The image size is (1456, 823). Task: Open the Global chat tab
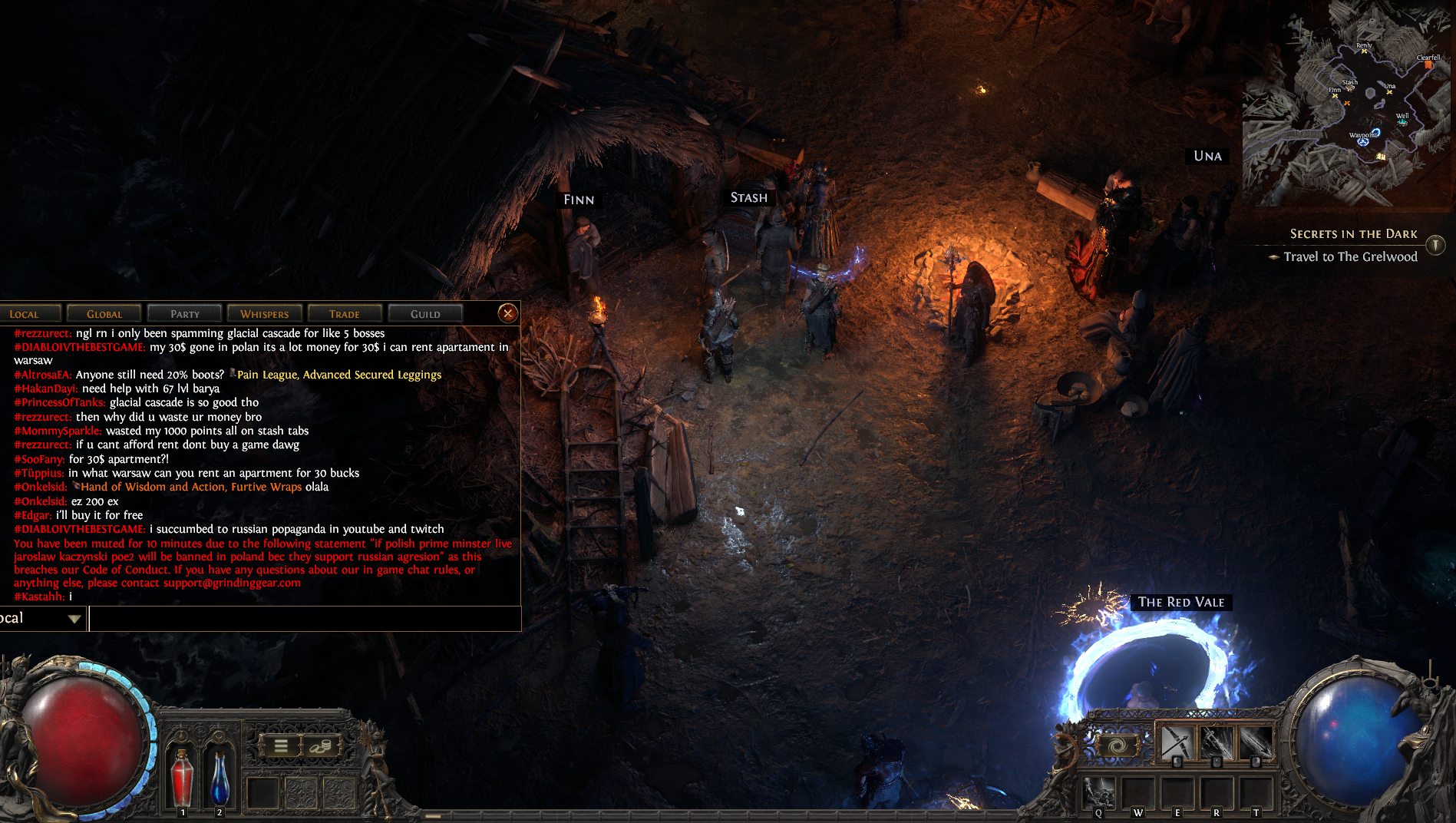(104, 314)
